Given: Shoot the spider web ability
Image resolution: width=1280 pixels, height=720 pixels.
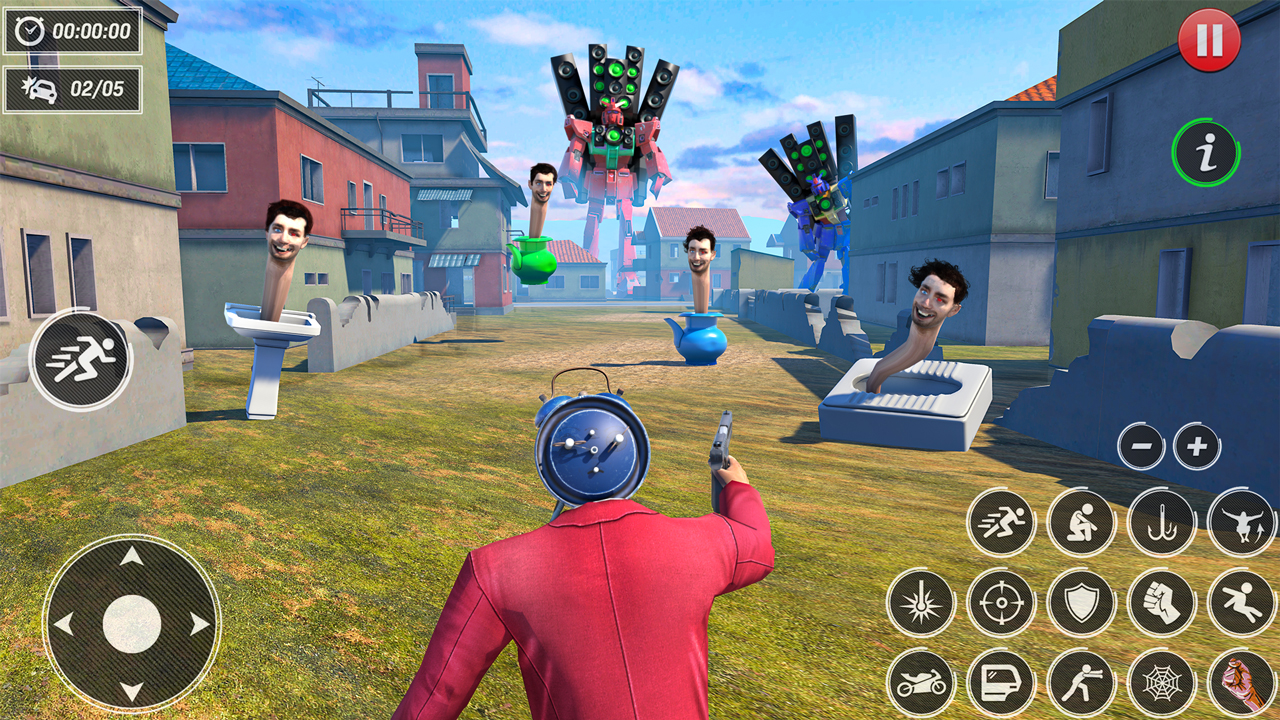Looking at the screenshot, I should point(1161,683).
